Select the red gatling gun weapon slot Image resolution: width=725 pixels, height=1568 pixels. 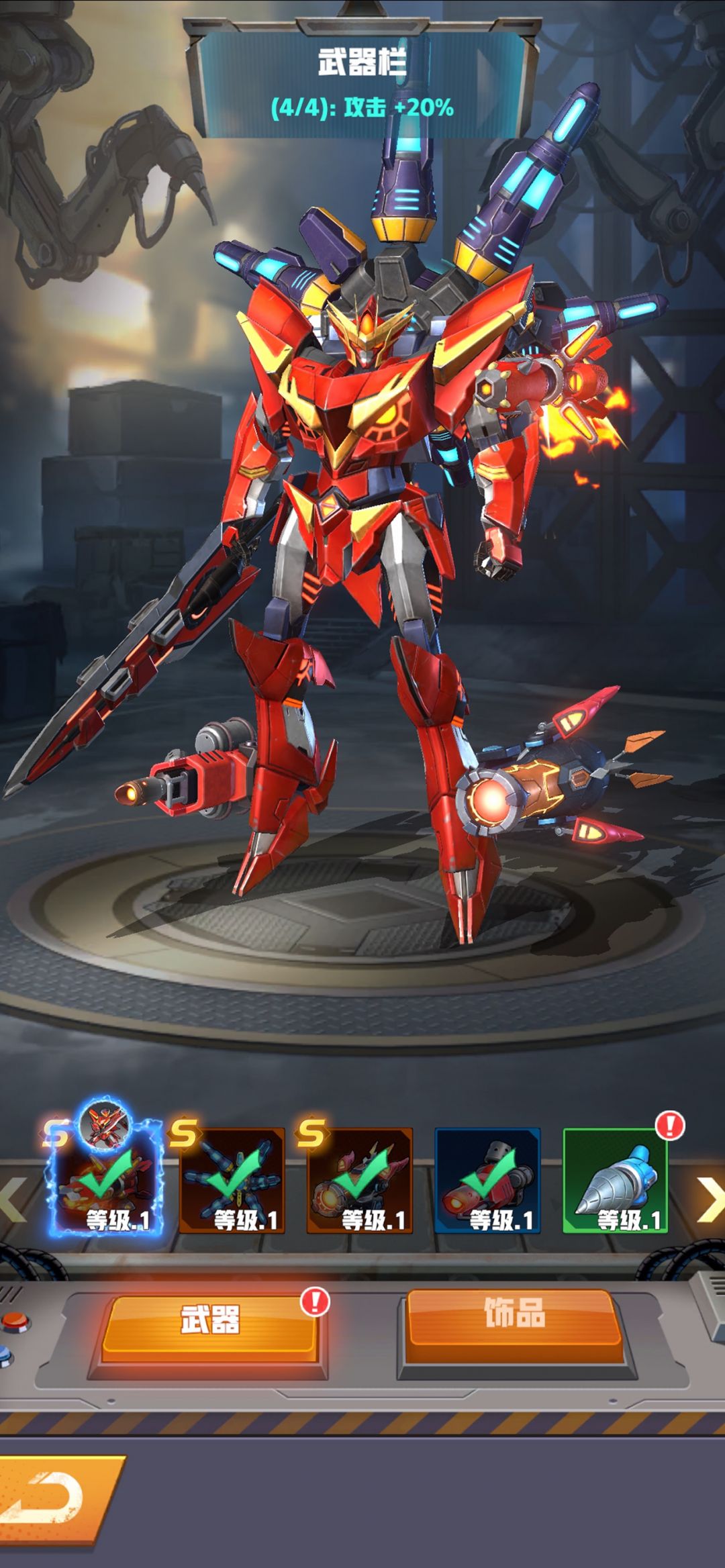(487, 1180)
